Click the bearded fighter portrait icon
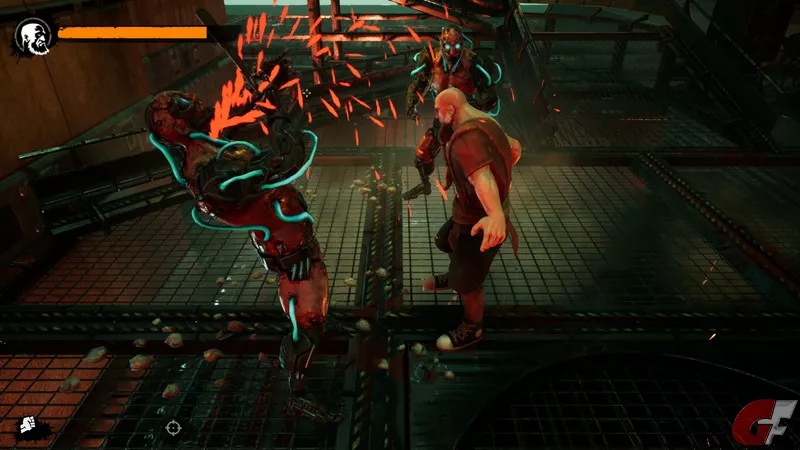Image resolution: width=800 pixels, height=450 pixels. (33, 36)
